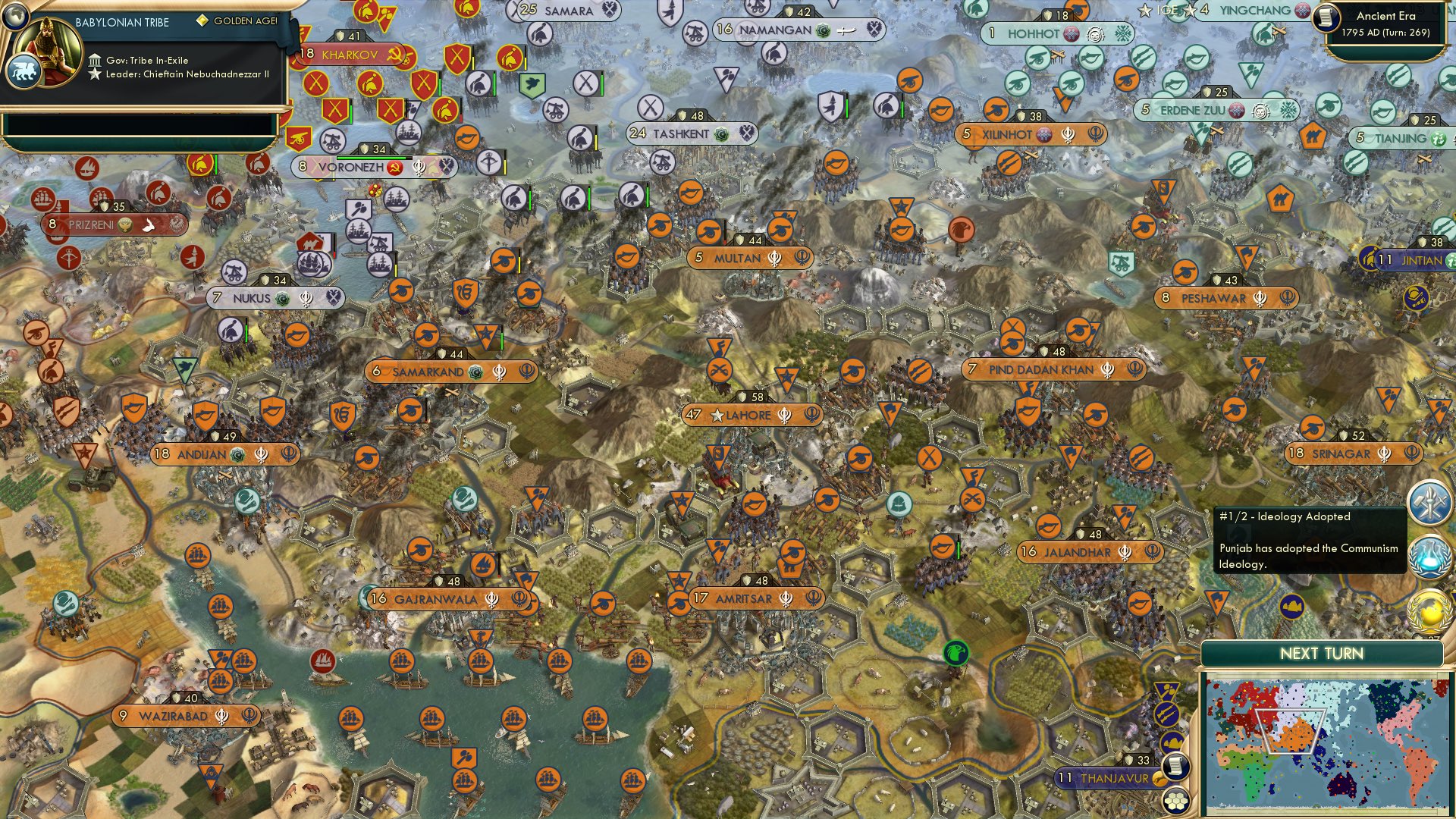Select the capital star on Lahore's banner
The width and height of the screenshot is (1456, 819).
(x=717, y=415)
